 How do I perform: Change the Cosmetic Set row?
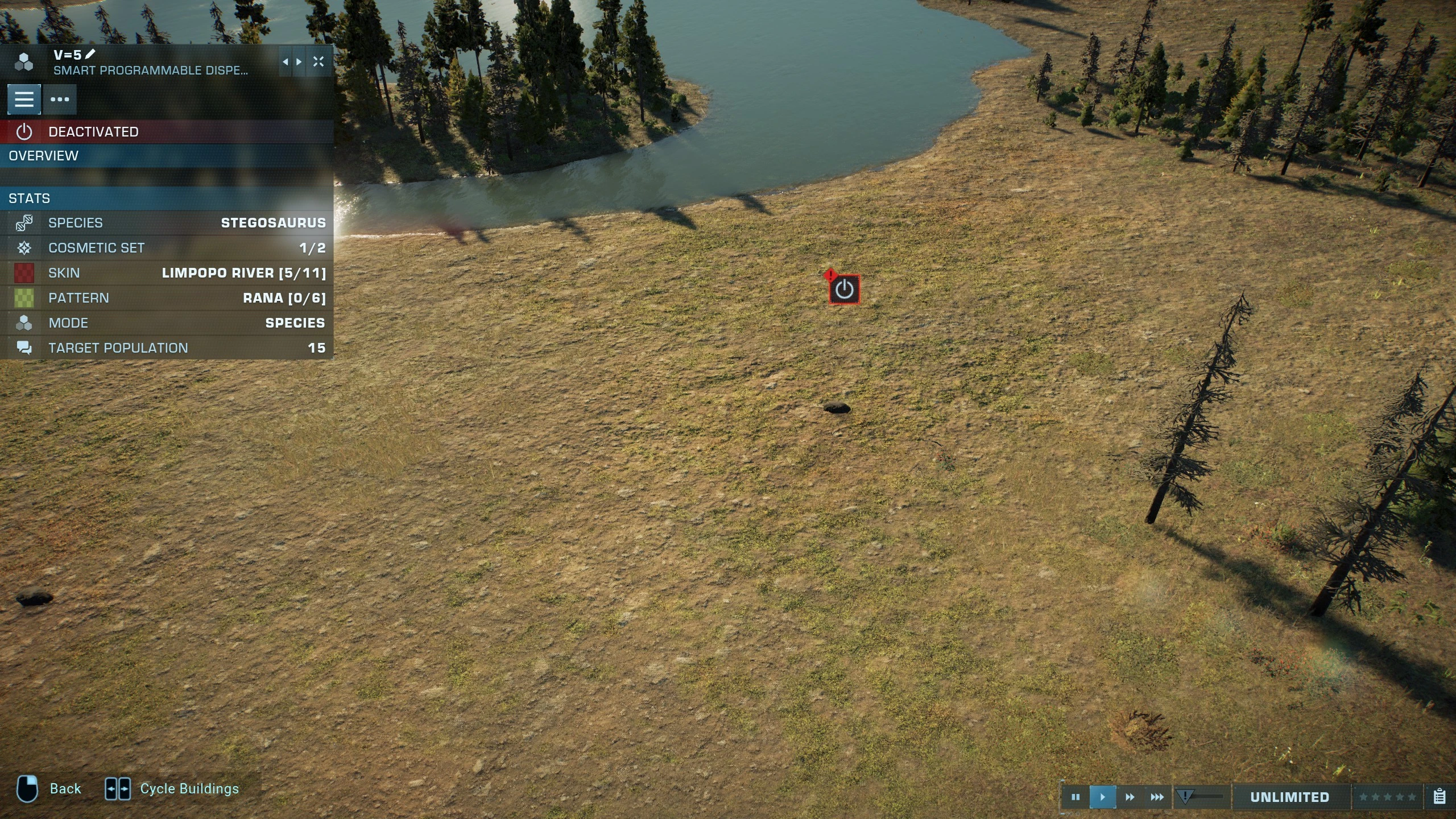point(166,248)
